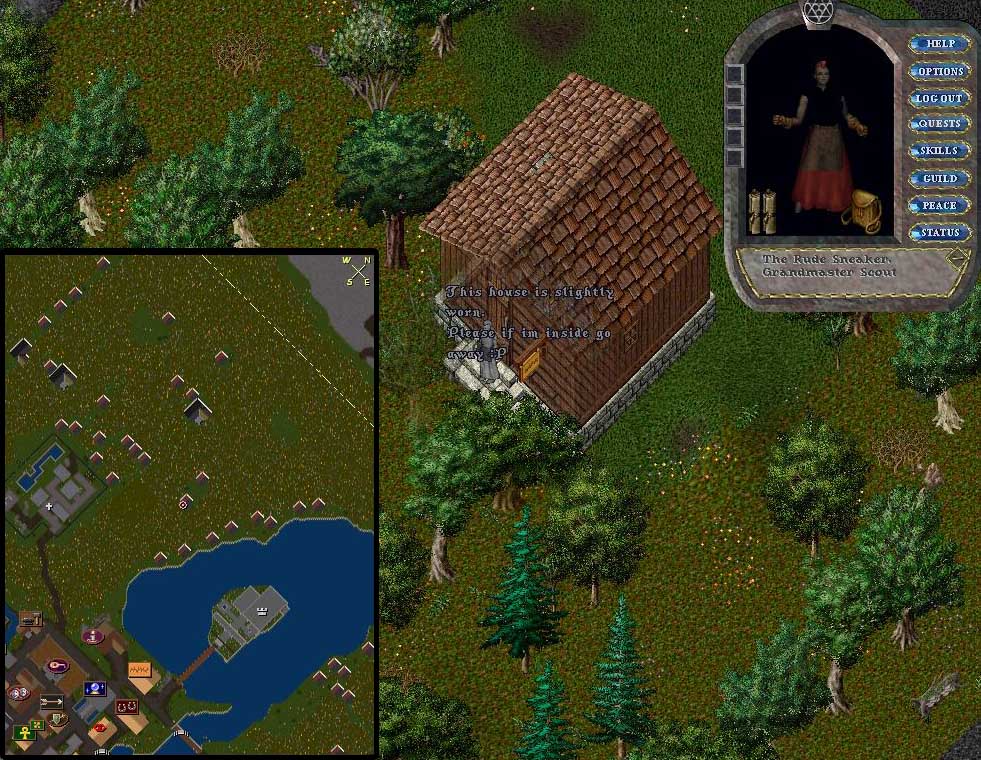
Task: Click the theater masks marker on the map
Action: (x=17, y=693)
